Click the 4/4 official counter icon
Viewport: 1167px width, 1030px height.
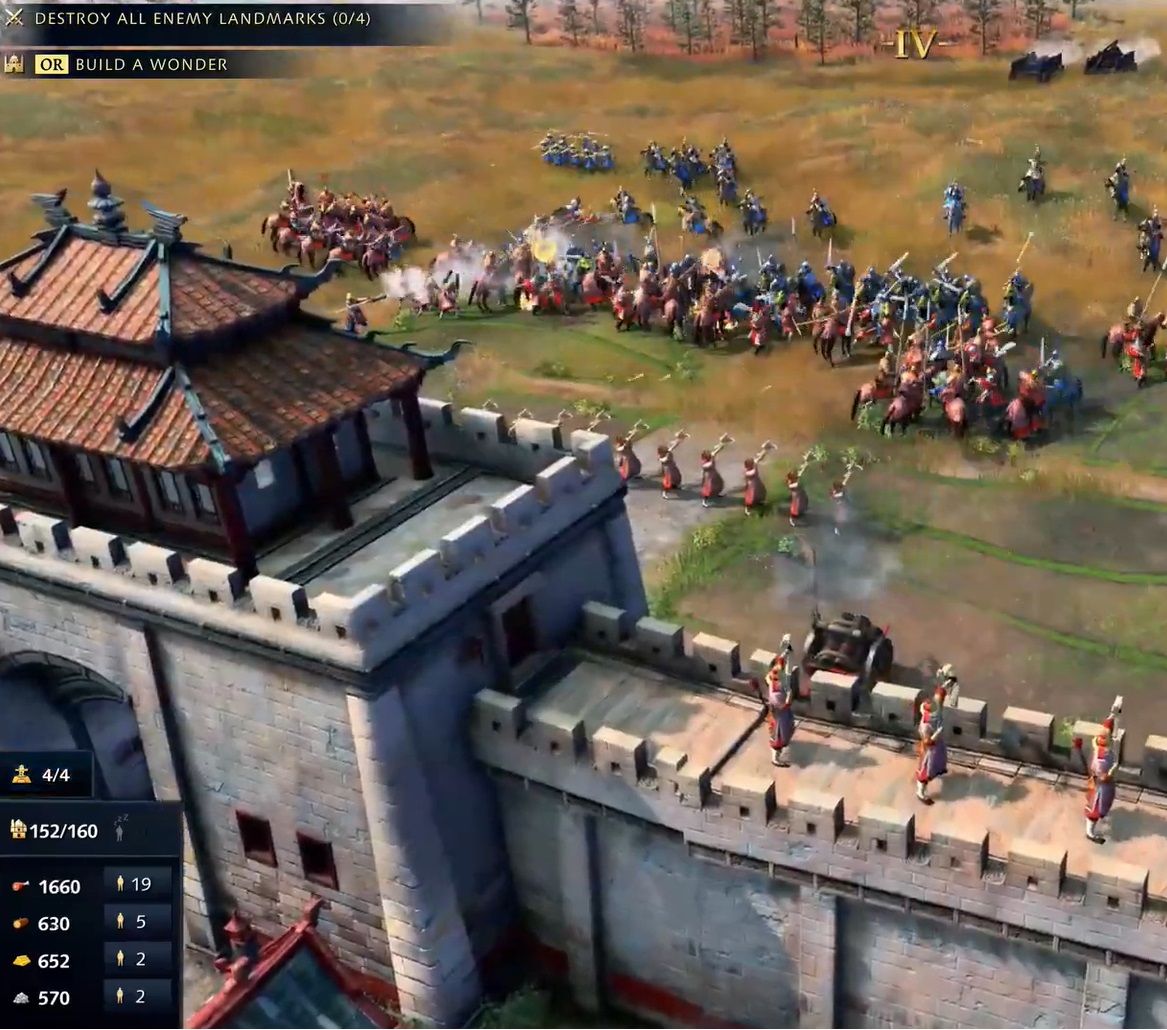click(x=21, y=775)
